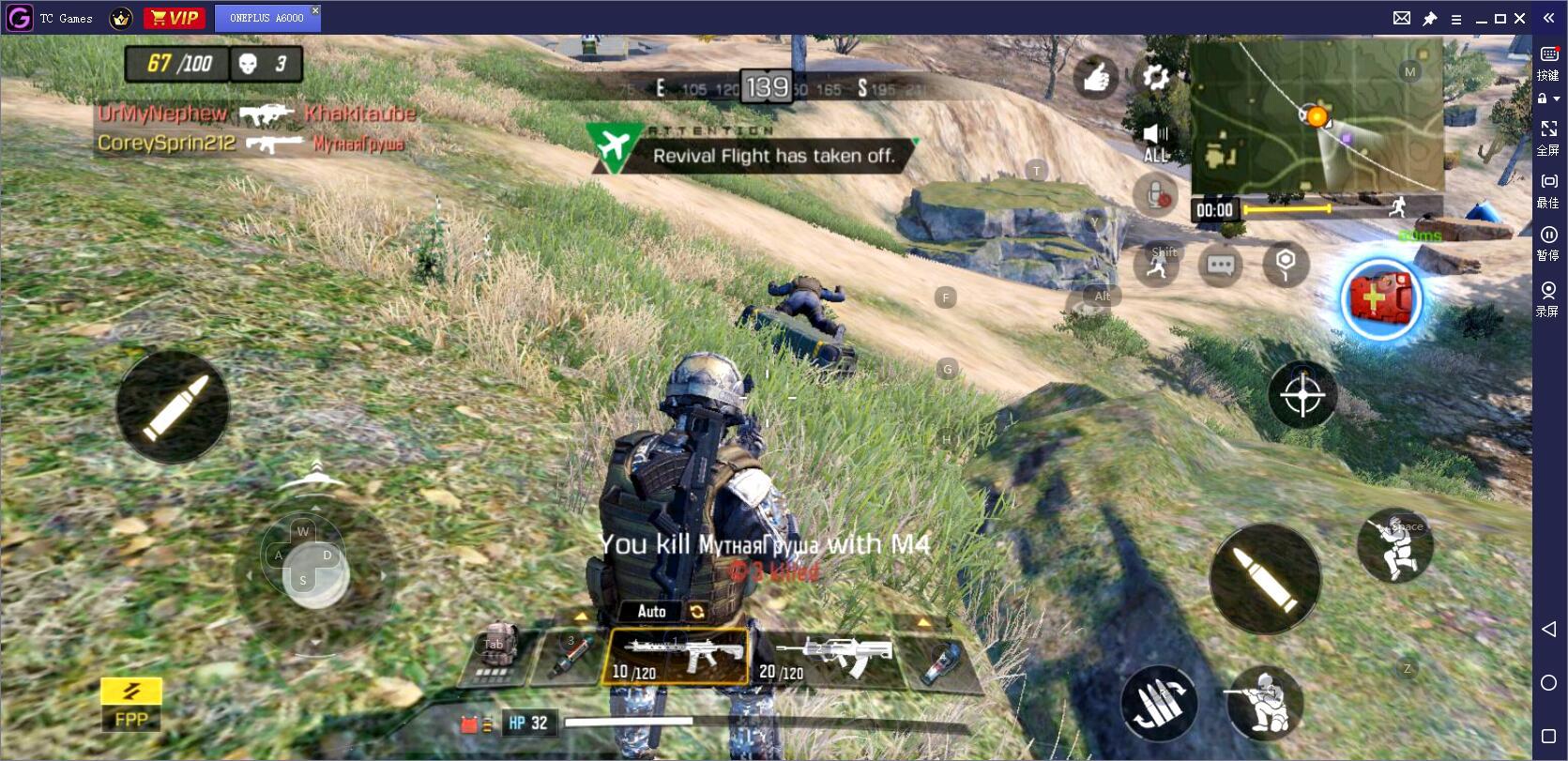Jump with the vaulting soldier button
1568x761 pixels.
(1395, 546)
